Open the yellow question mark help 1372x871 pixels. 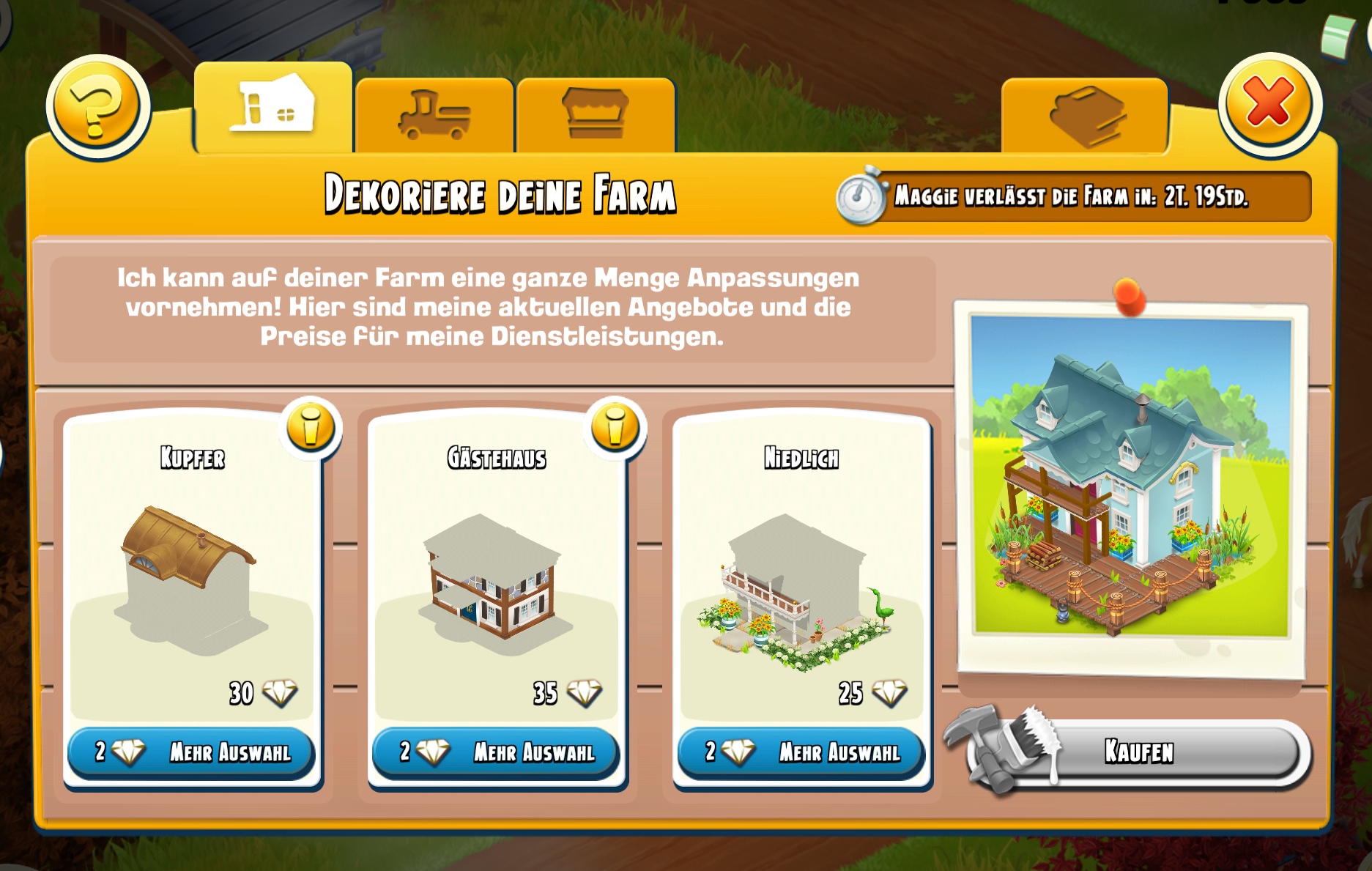97,107
